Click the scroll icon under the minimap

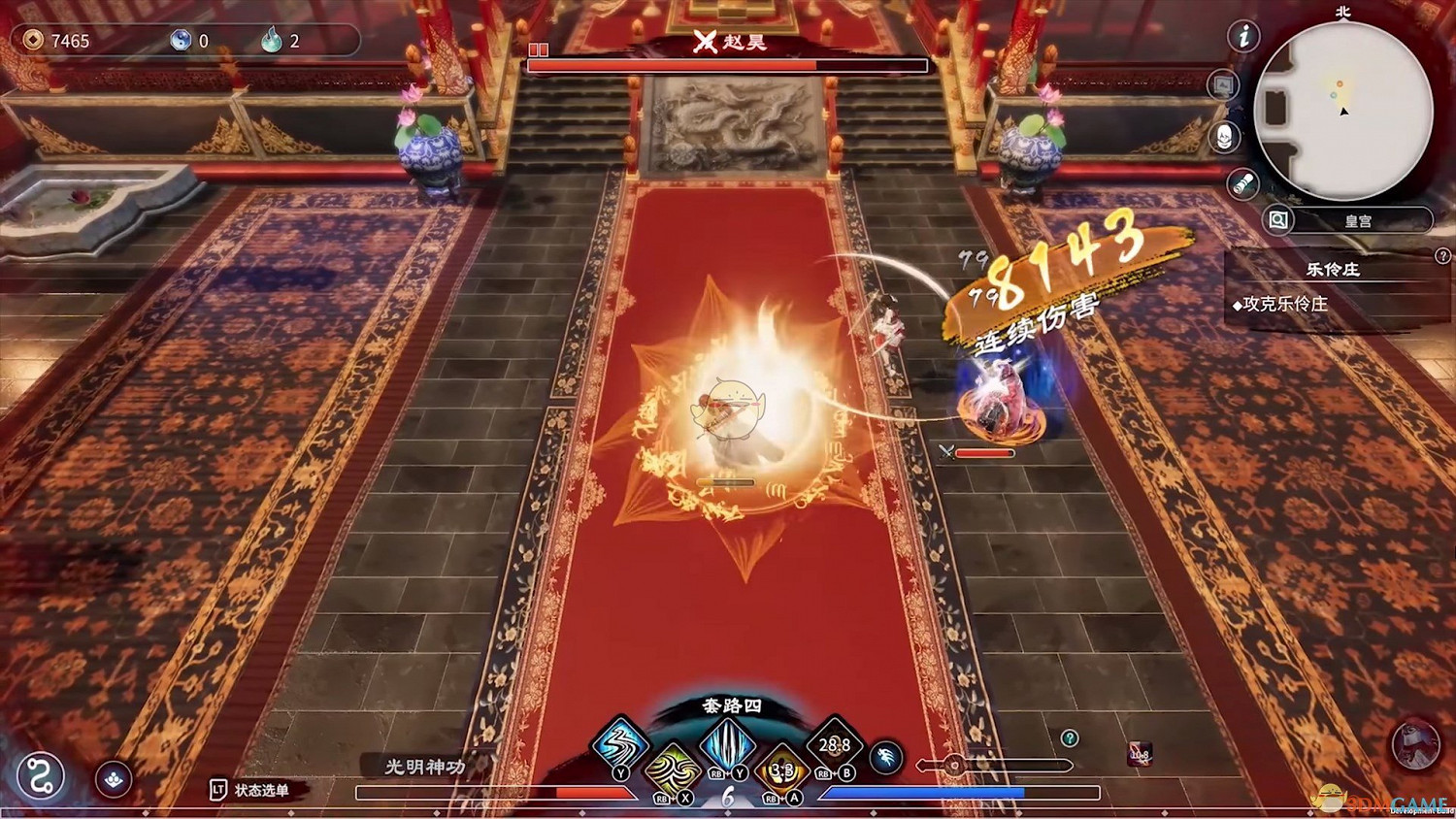[1242, 180]
